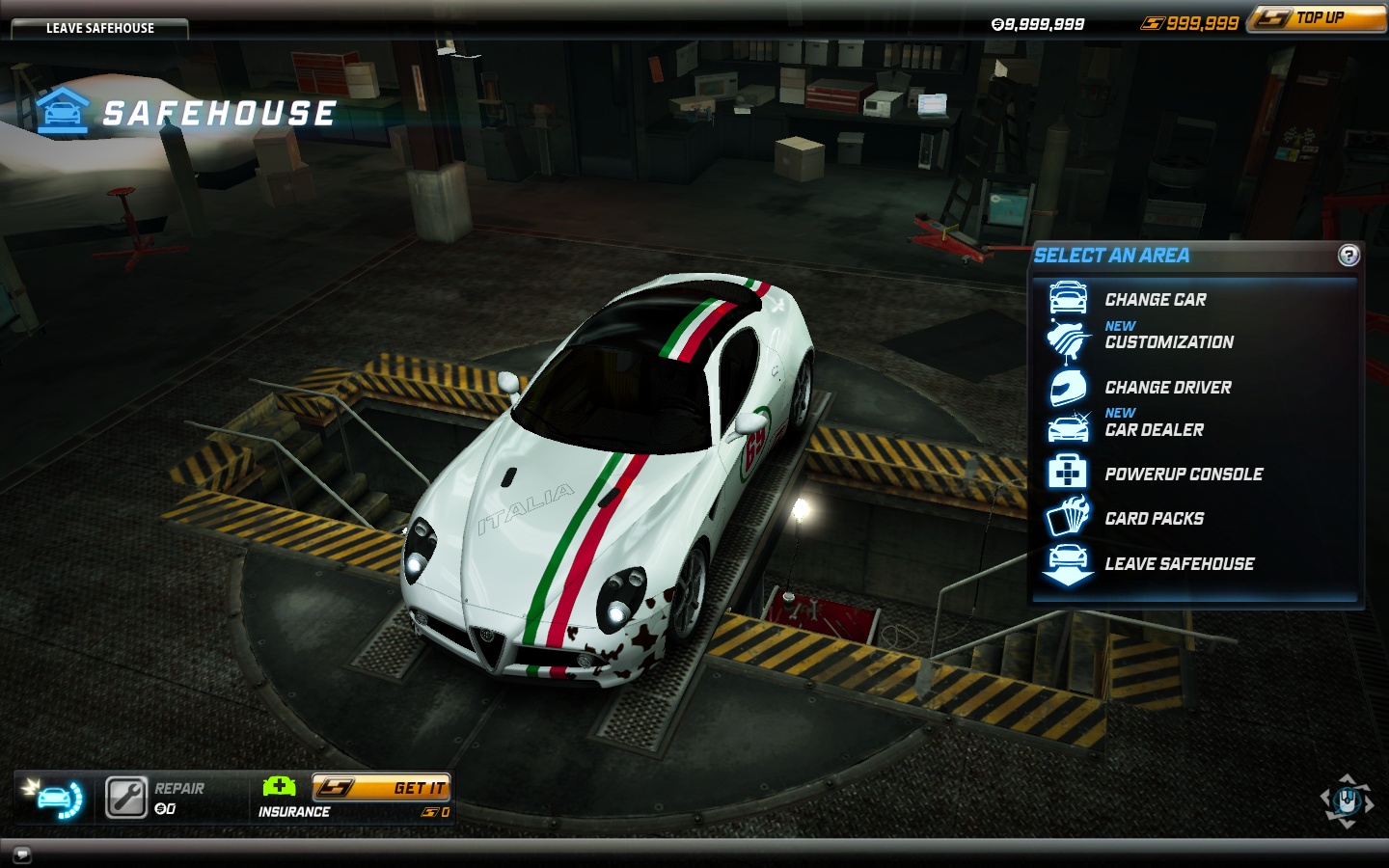Image resolution: width=1389 pixels, height=868 pixels.
Task: Top up SpeedBoost with the Top Up button
Action: coord(1318,18)
